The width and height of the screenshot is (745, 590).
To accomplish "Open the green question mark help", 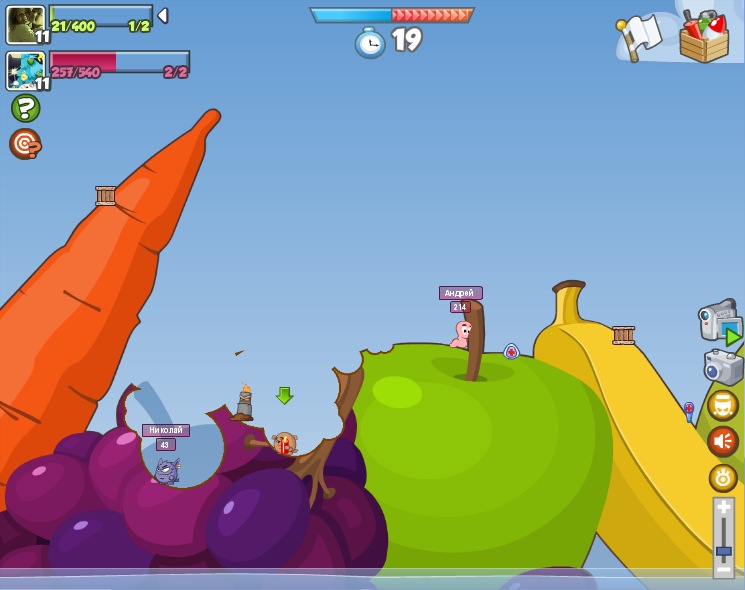I will [x=25, y=108].
